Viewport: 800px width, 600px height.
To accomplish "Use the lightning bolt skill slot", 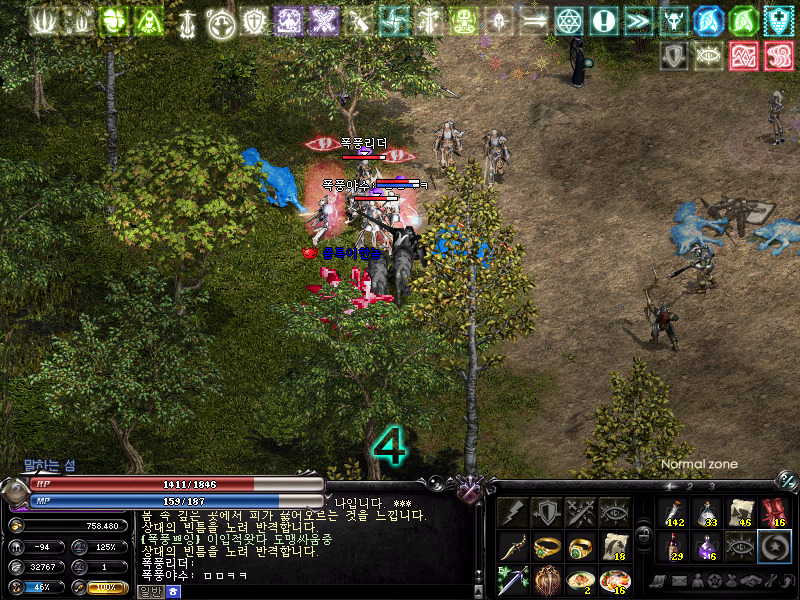I will 513,512.
